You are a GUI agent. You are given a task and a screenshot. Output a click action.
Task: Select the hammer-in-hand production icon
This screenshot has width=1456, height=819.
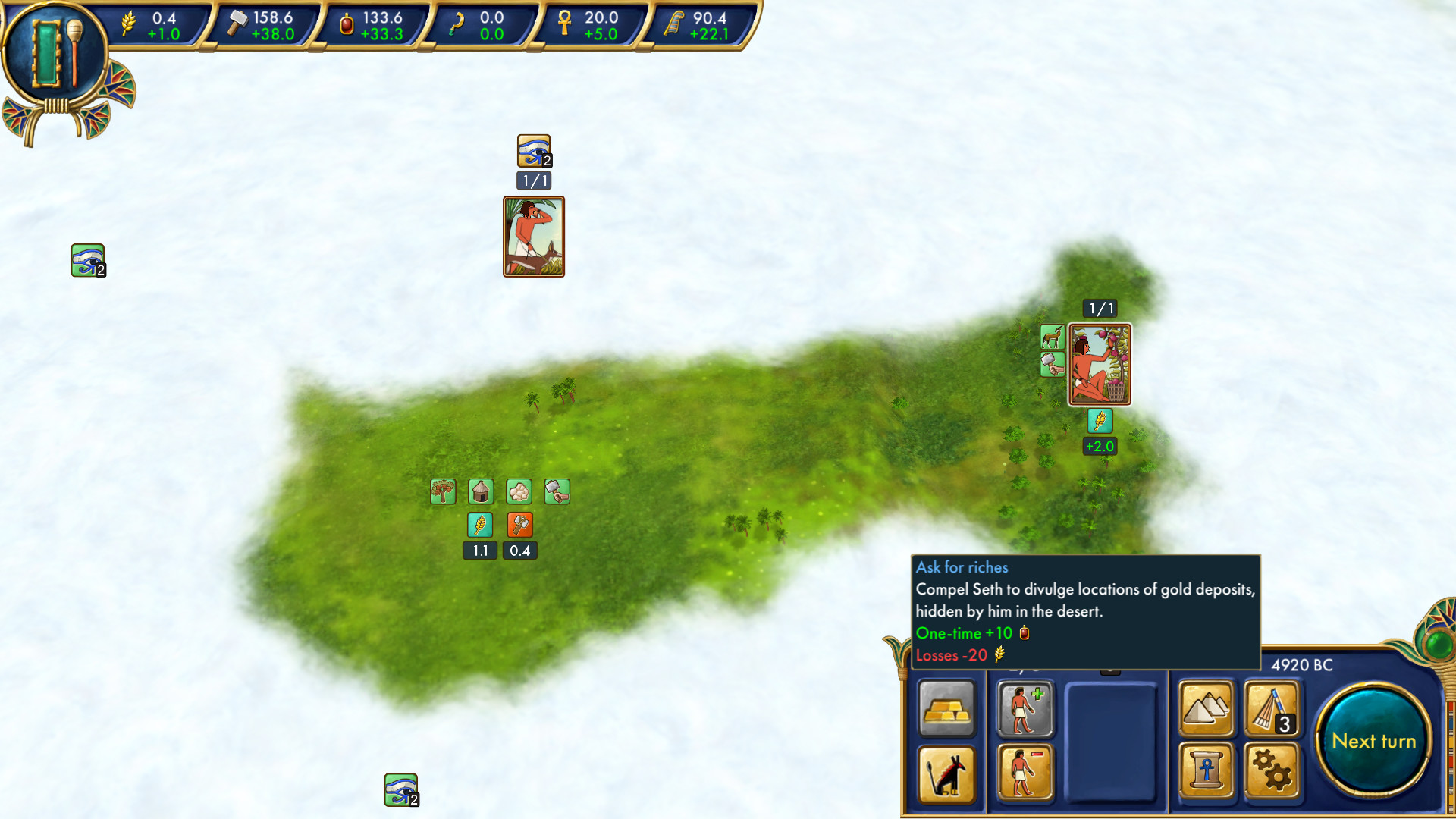tap(557, 491)
